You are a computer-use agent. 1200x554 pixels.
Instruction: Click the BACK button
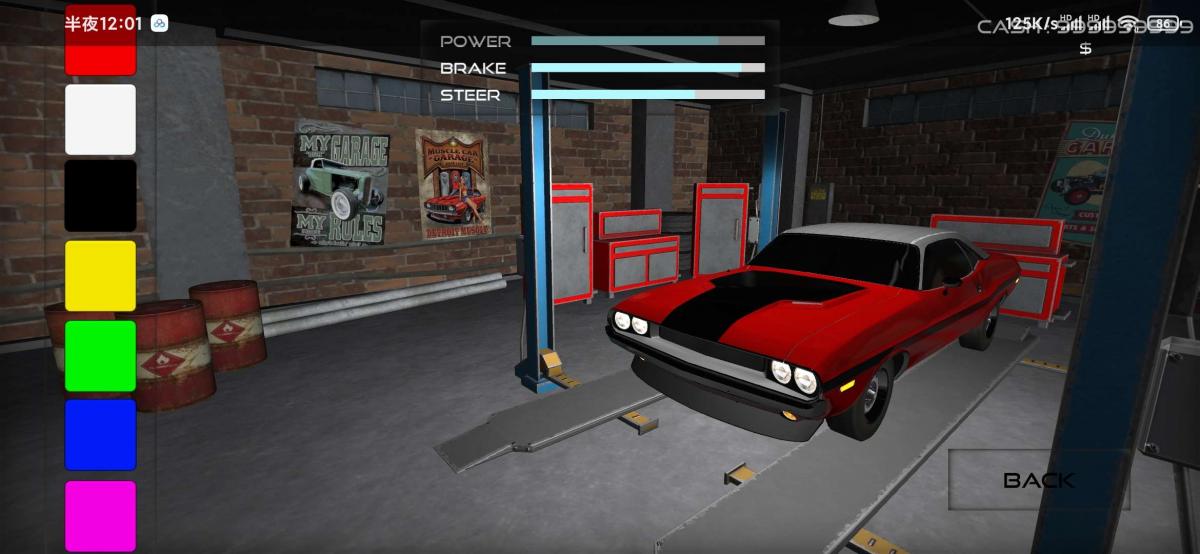[1039, 480]
